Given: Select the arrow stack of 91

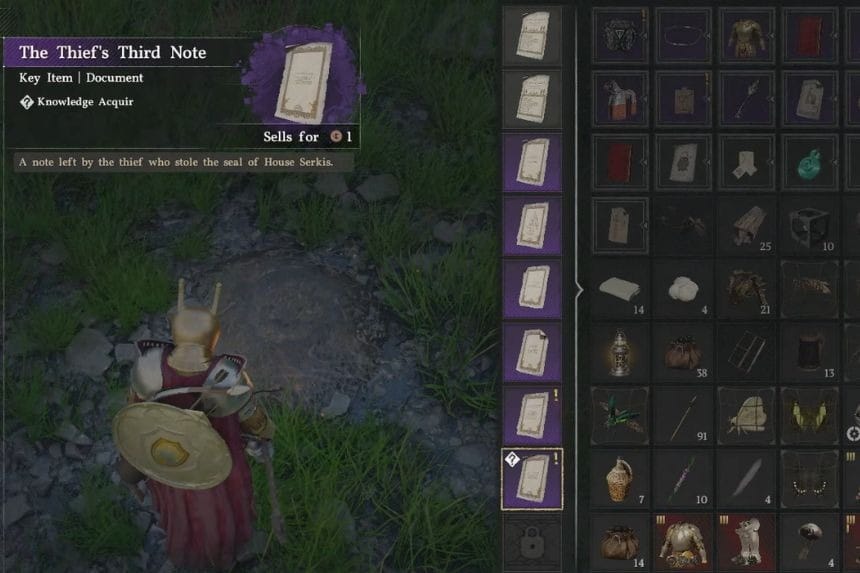Looking at the screenshot, I should [684, 415].
